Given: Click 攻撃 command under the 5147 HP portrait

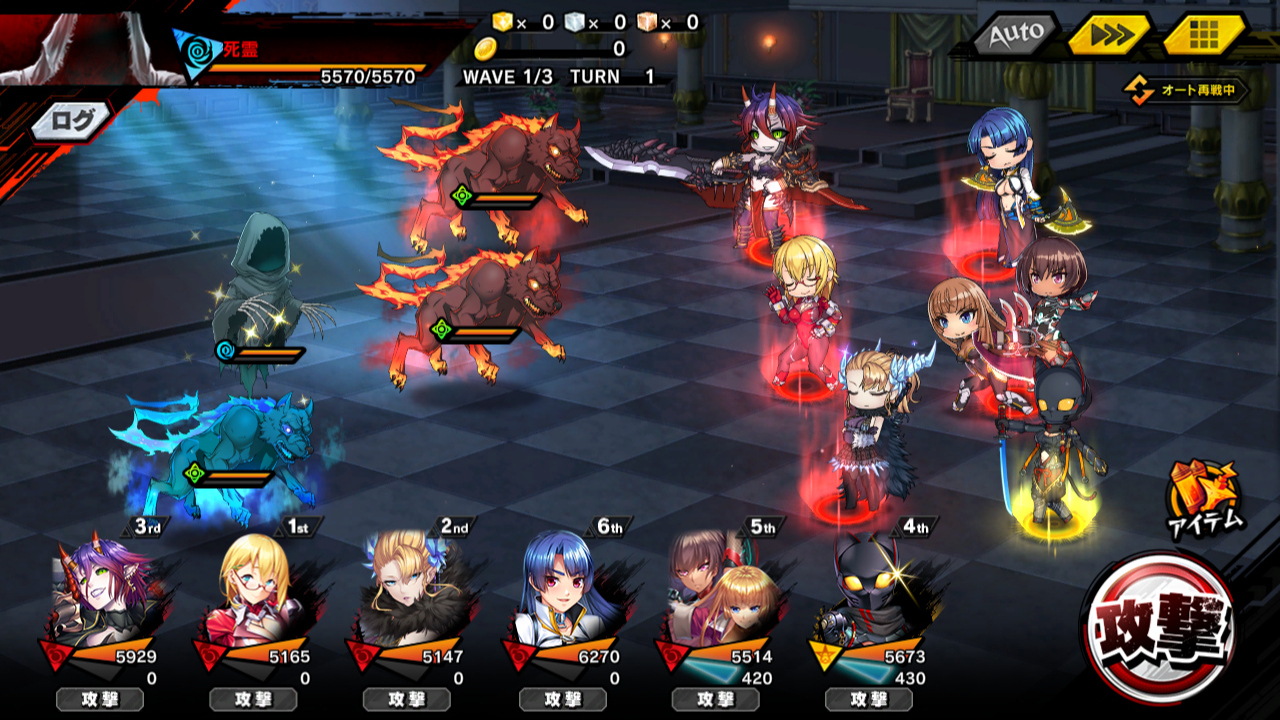Looking at the screenshot, I should [x=407, y=699].
